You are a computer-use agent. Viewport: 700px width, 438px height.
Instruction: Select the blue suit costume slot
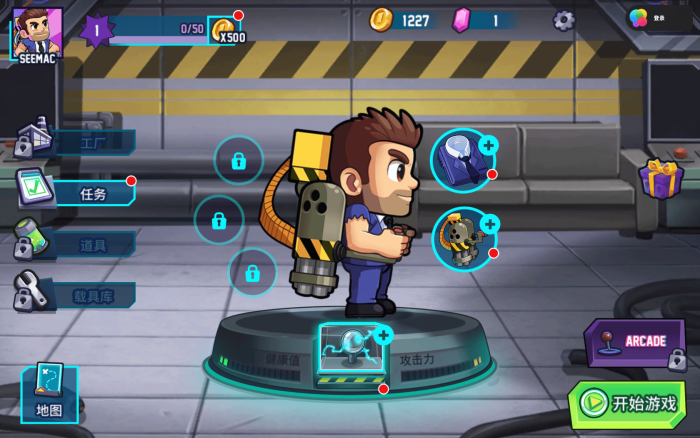coord(462,158)
